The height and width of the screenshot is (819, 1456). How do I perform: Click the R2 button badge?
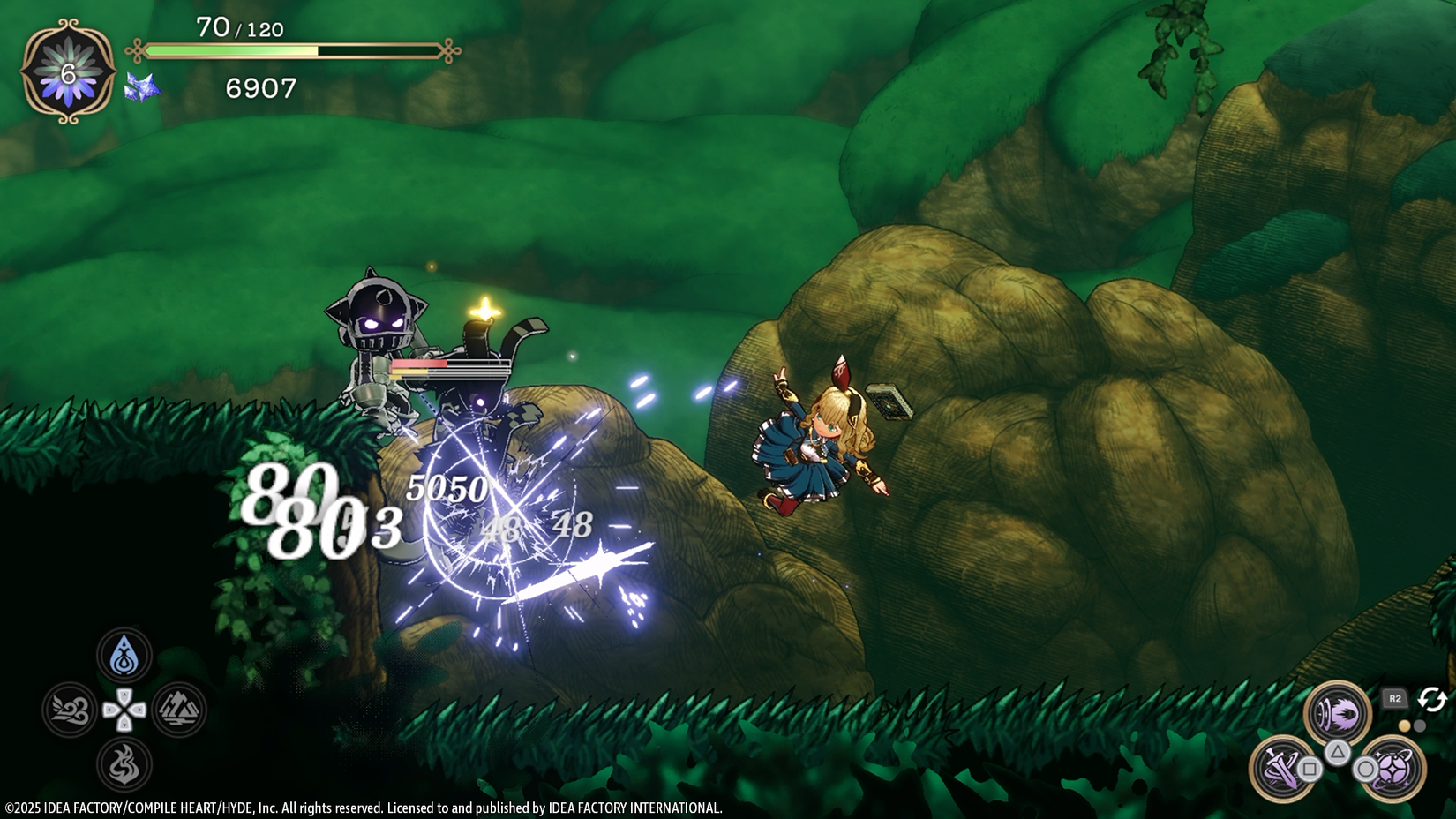click(x=1394, y=698)
